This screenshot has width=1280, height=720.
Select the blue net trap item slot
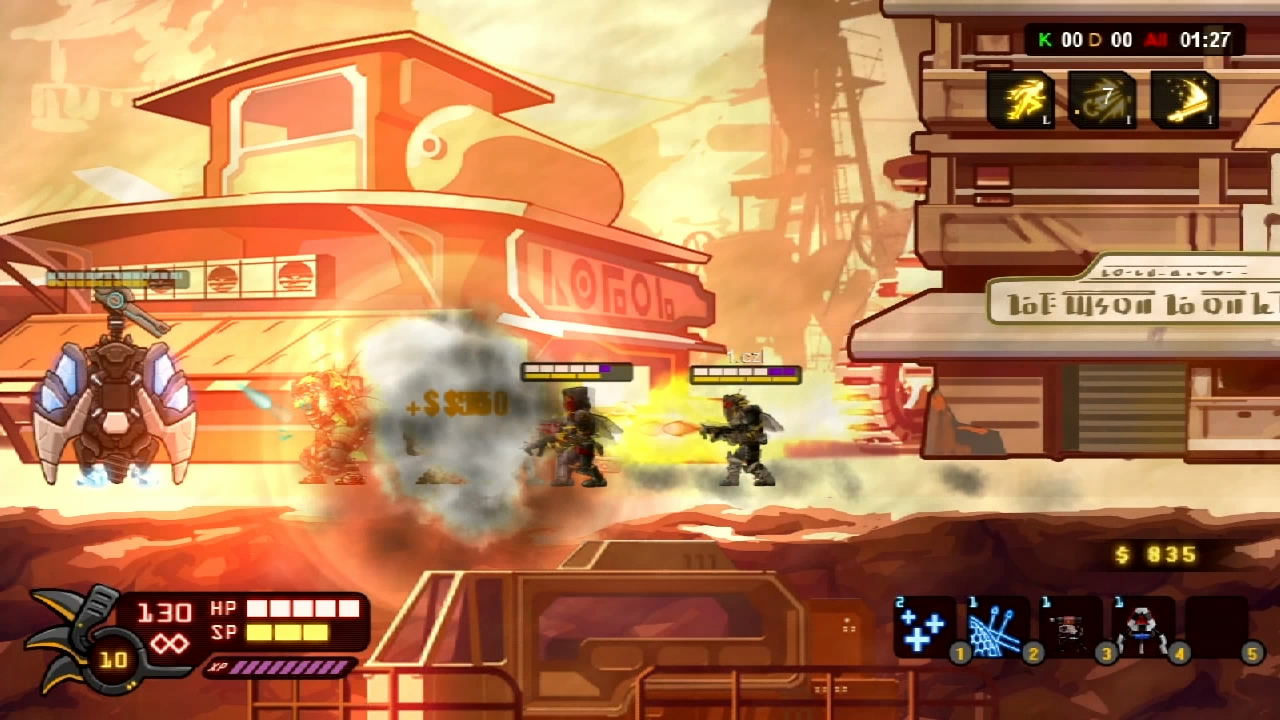point(996,627)
